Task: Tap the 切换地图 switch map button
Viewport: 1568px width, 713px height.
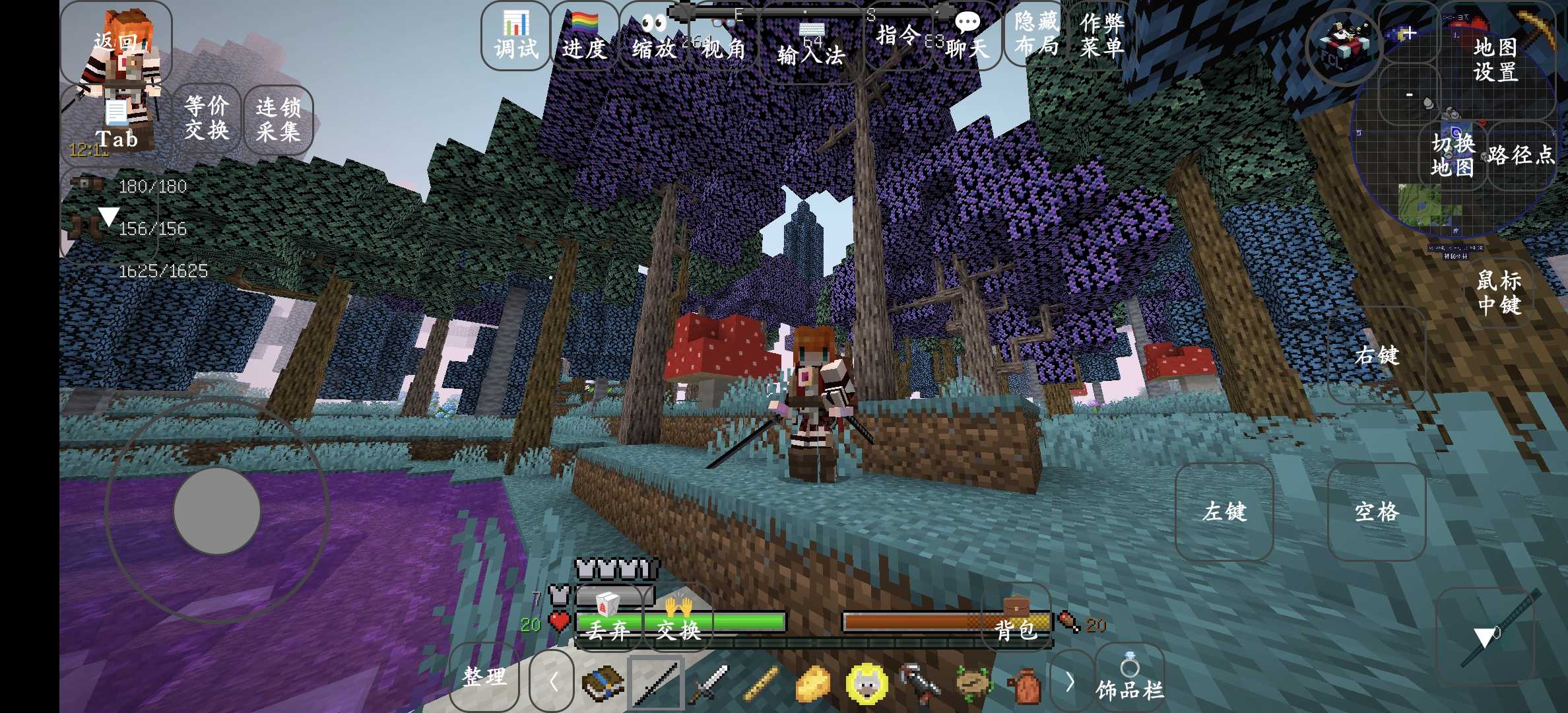Action: pyautogui.click(x=1452, y=156)
